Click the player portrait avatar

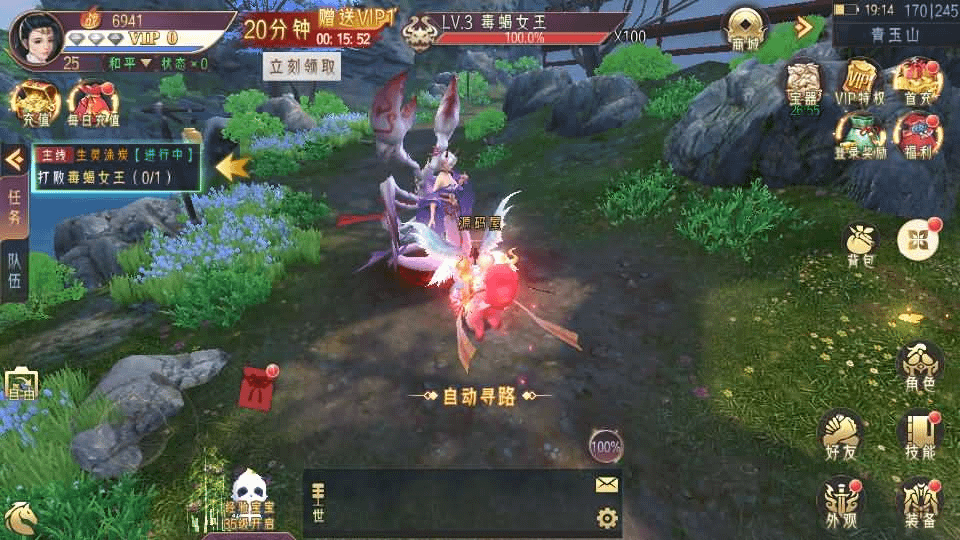(35, 37)
